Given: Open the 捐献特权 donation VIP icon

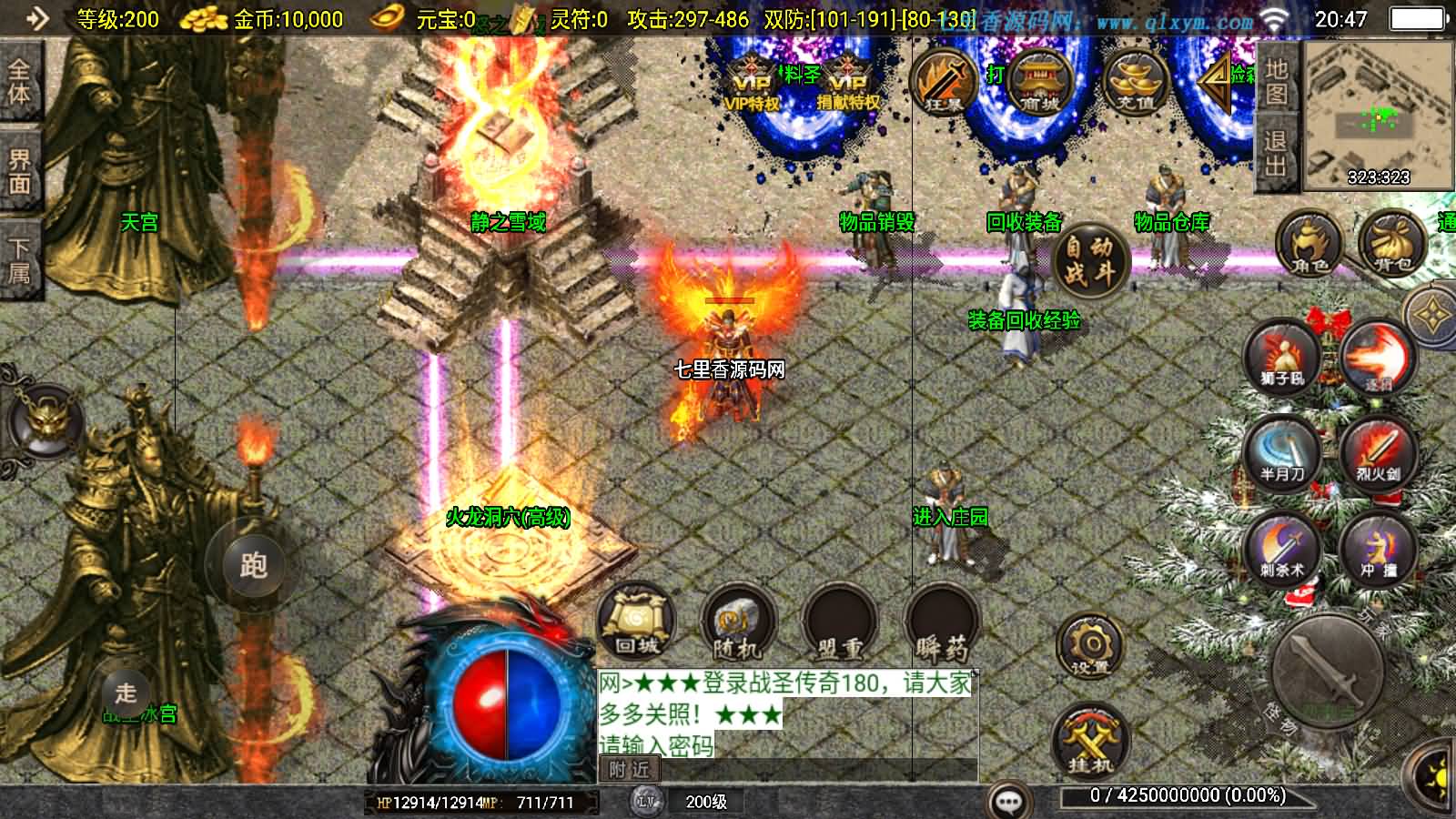Looking at the screenshot, I should click(x=848, y=82).
